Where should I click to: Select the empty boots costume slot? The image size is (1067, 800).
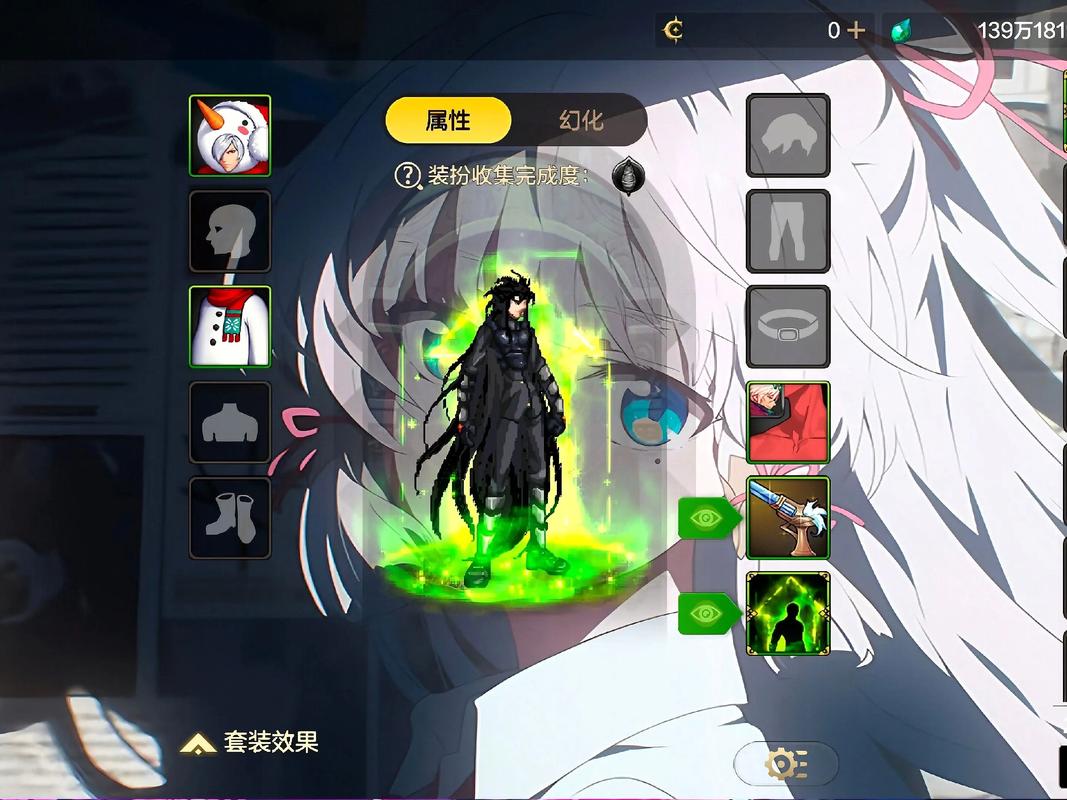230,518
